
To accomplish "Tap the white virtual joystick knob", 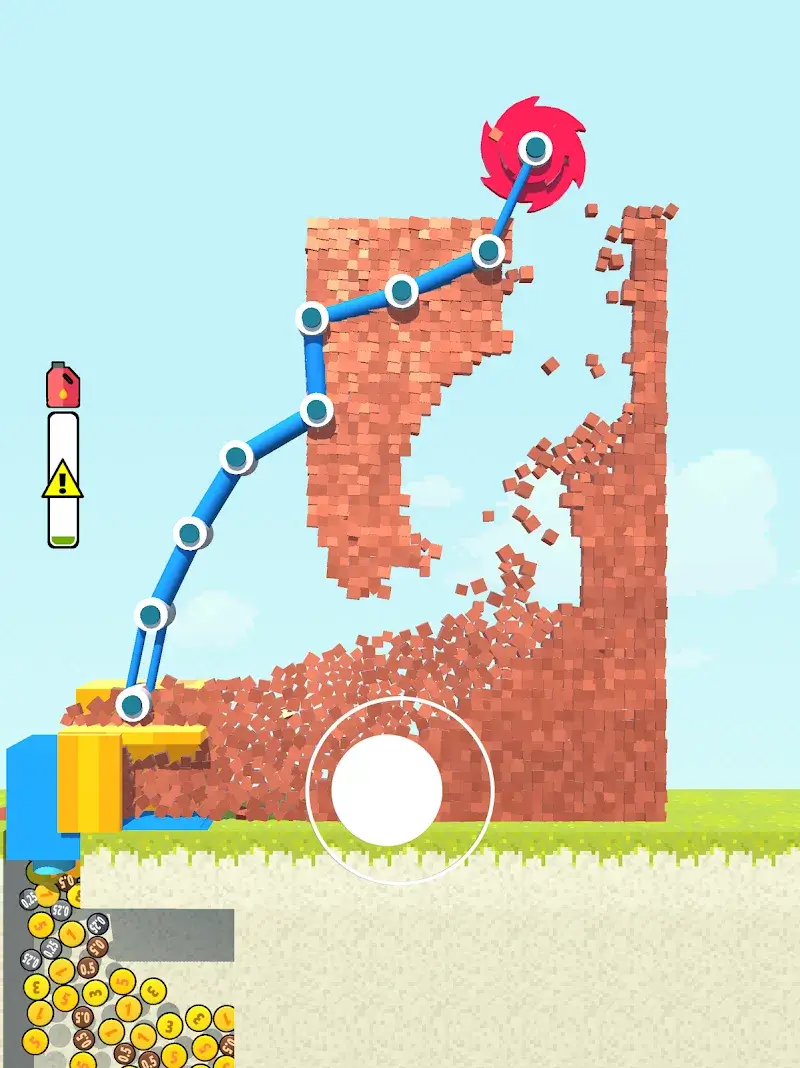I will 387,790.
